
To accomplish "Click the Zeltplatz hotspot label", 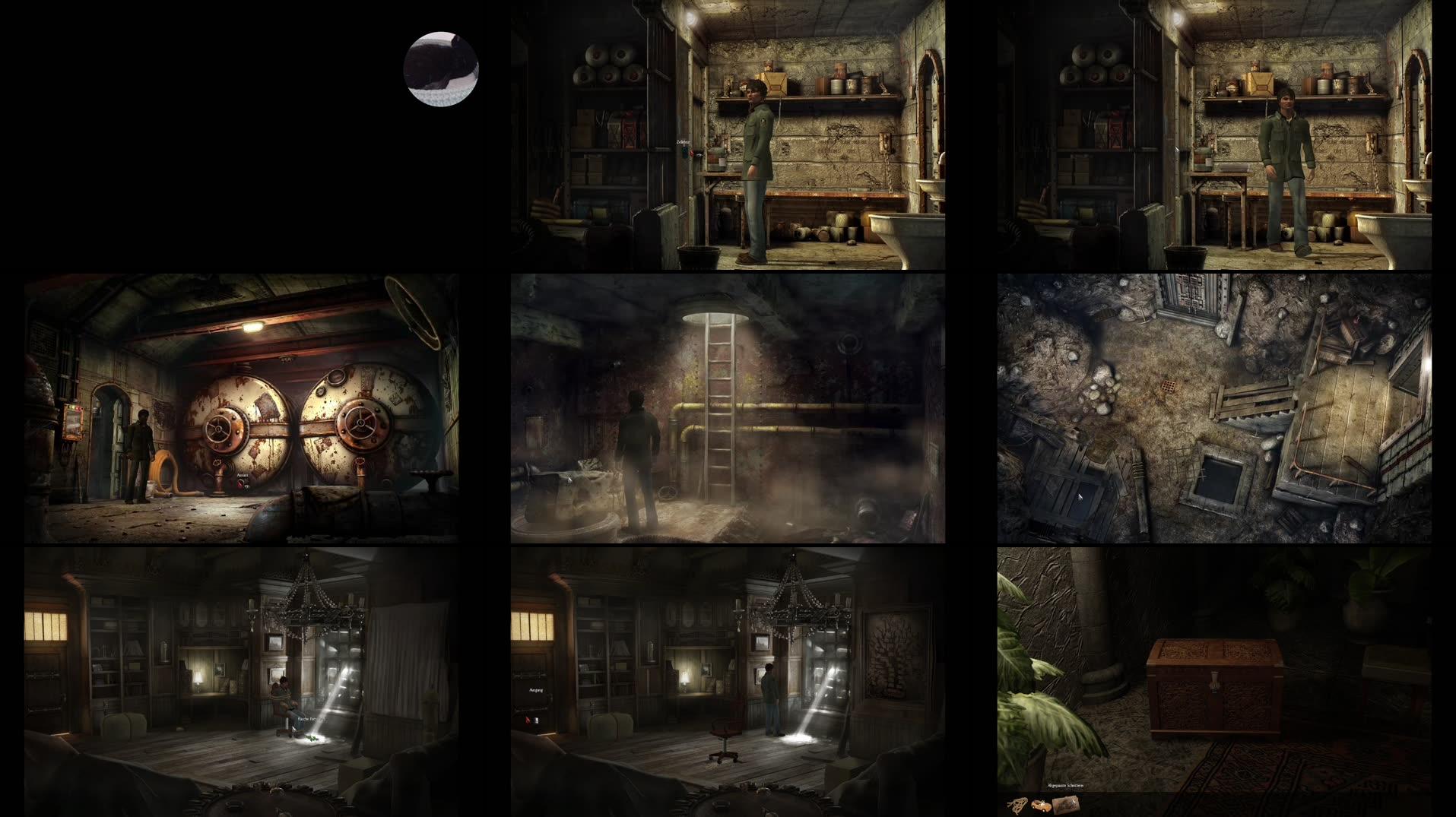I will coord(683,141).
